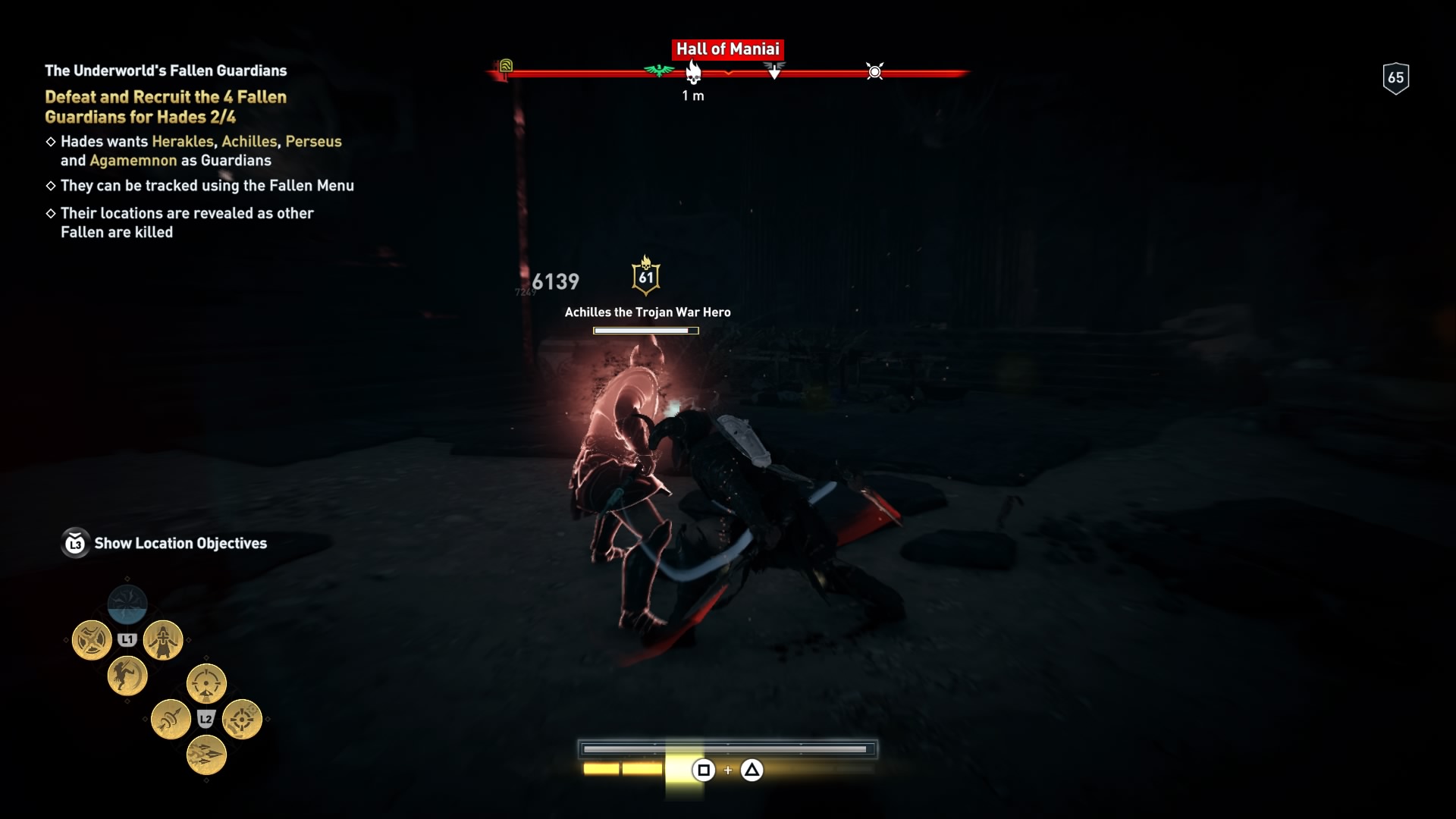Viewport: 1456px width, 819px height.
Task: Select the Second Wind healing ability icon
Action: click(165, 639)
